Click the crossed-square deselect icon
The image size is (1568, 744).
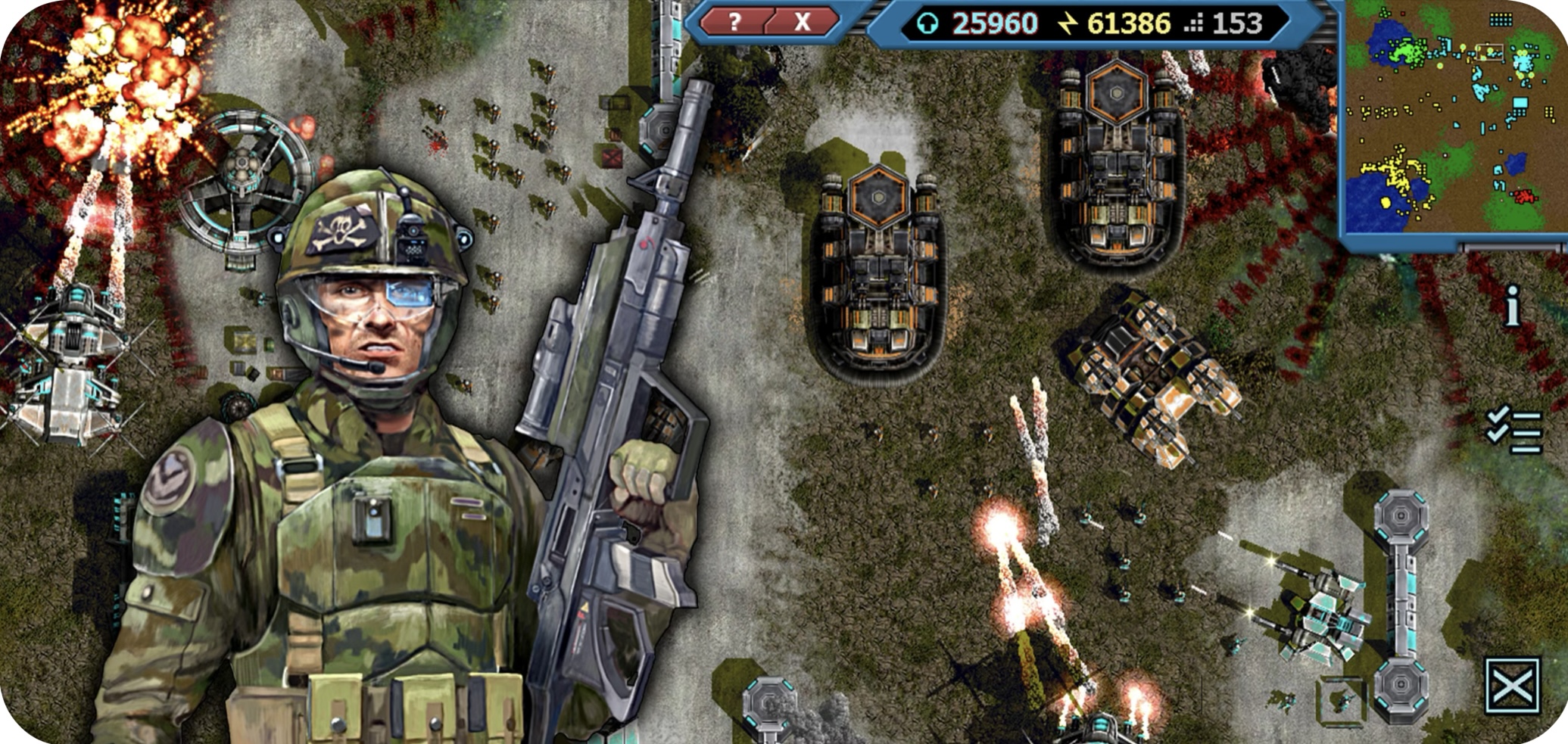[1512, 686]
